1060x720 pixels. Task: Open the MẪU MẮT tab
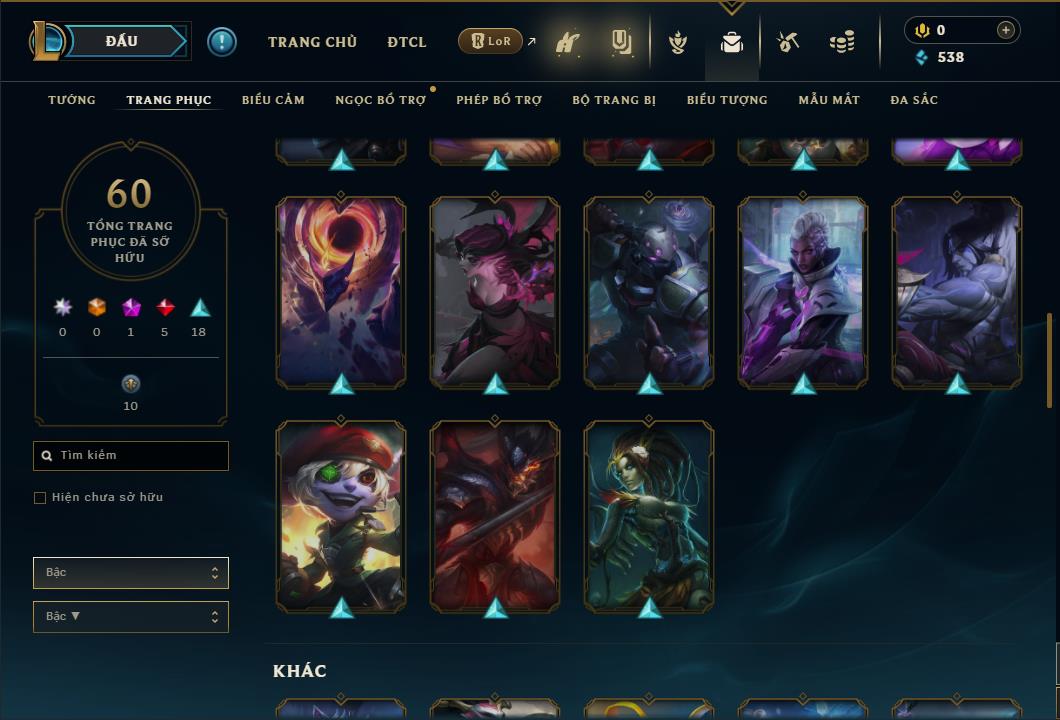(x=829, y=100)
